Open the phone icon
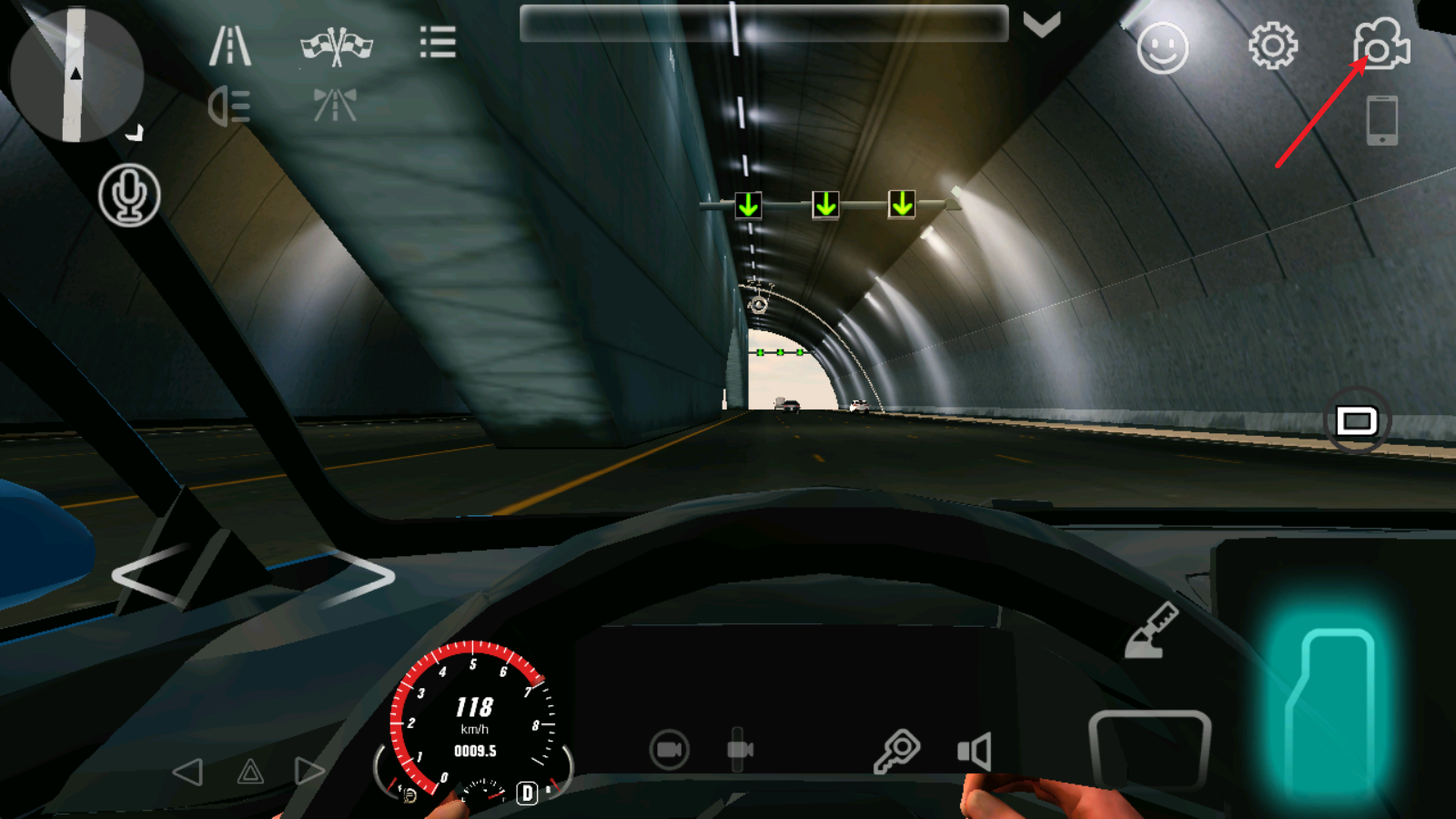Viewport: 1456px width, 819px height. pos(1381,119)
